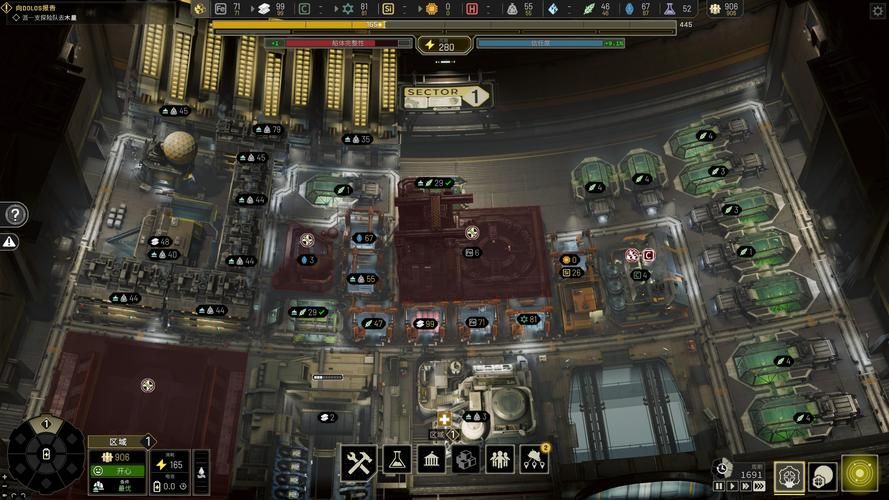Open the warning triangle alerts

point(10,242)
